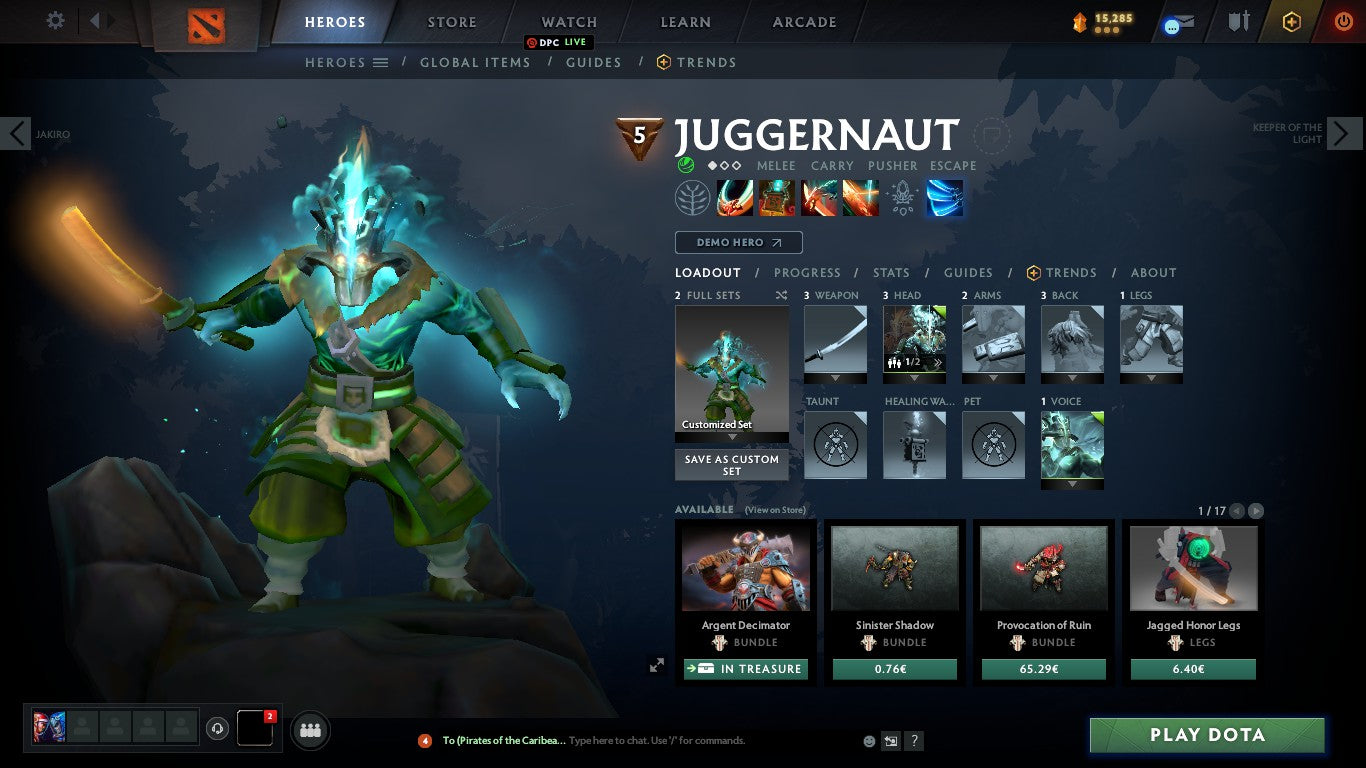Open the Armory shield-and-sword icon

point(1240,22)
